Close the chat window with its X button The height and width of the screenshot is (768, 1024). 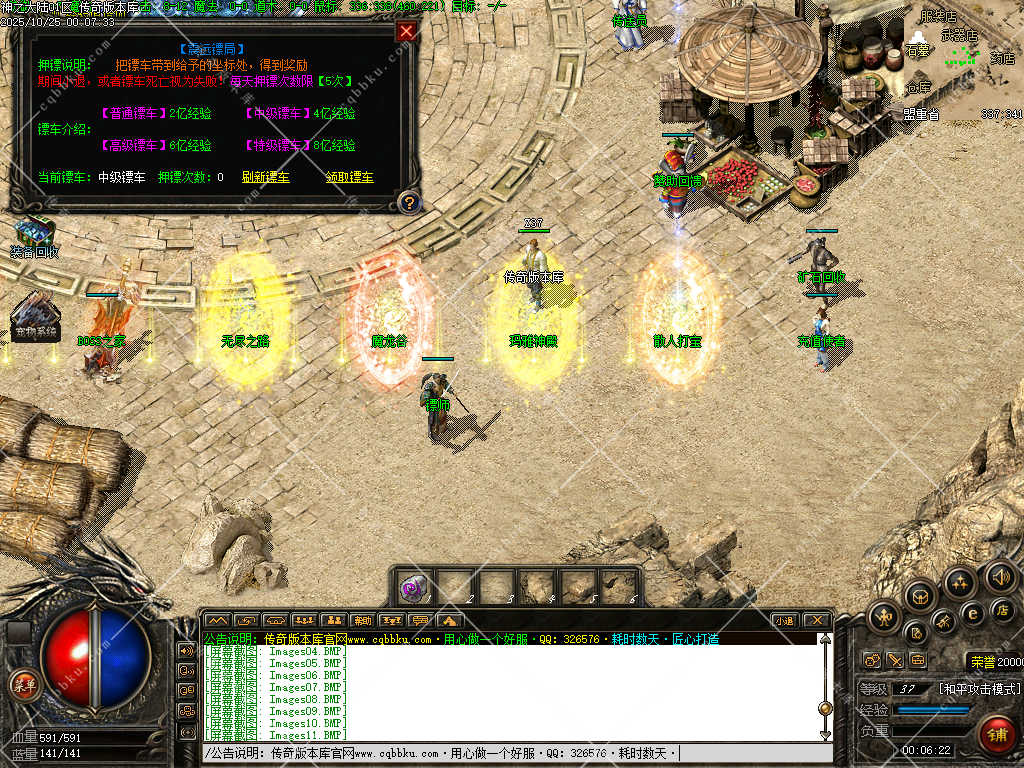(816, 620)
